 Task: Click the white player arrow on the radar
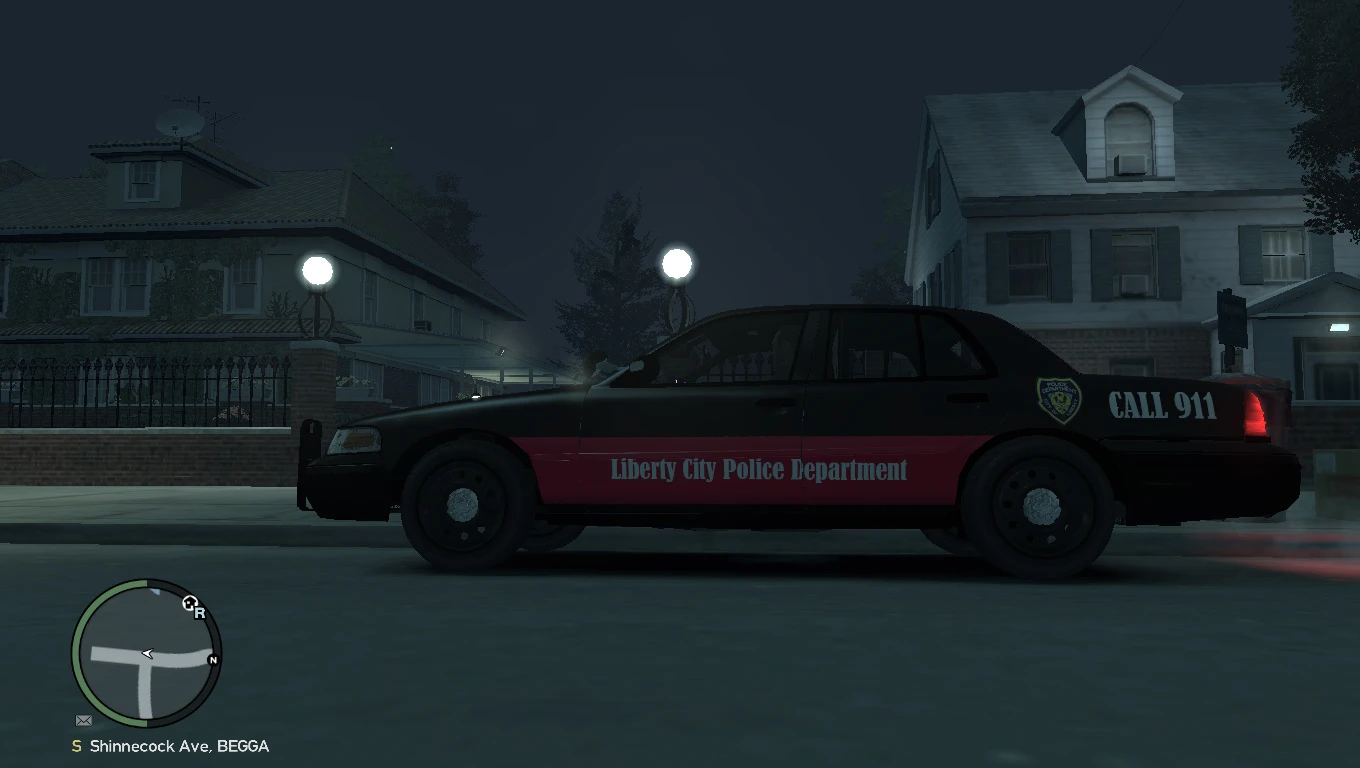pos(146,653)
